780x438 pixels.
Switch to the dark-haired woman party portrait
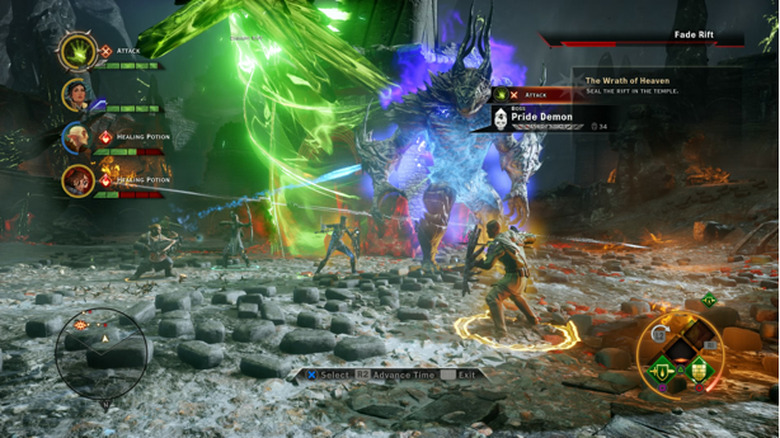pyautogui.click(x=76, y=95)
